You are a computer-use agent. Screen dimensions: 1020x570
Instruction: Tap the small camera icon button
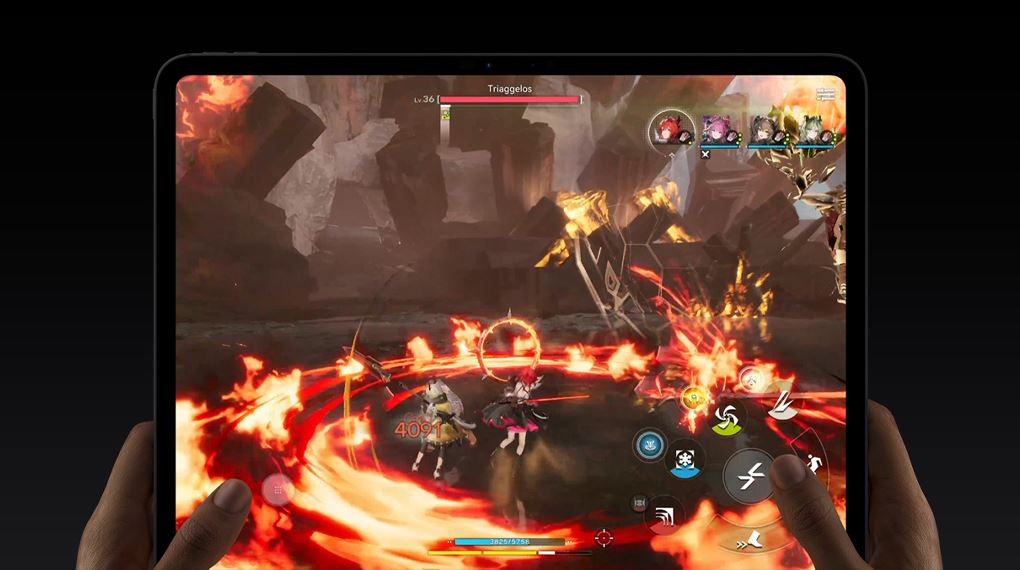point(639,503)
